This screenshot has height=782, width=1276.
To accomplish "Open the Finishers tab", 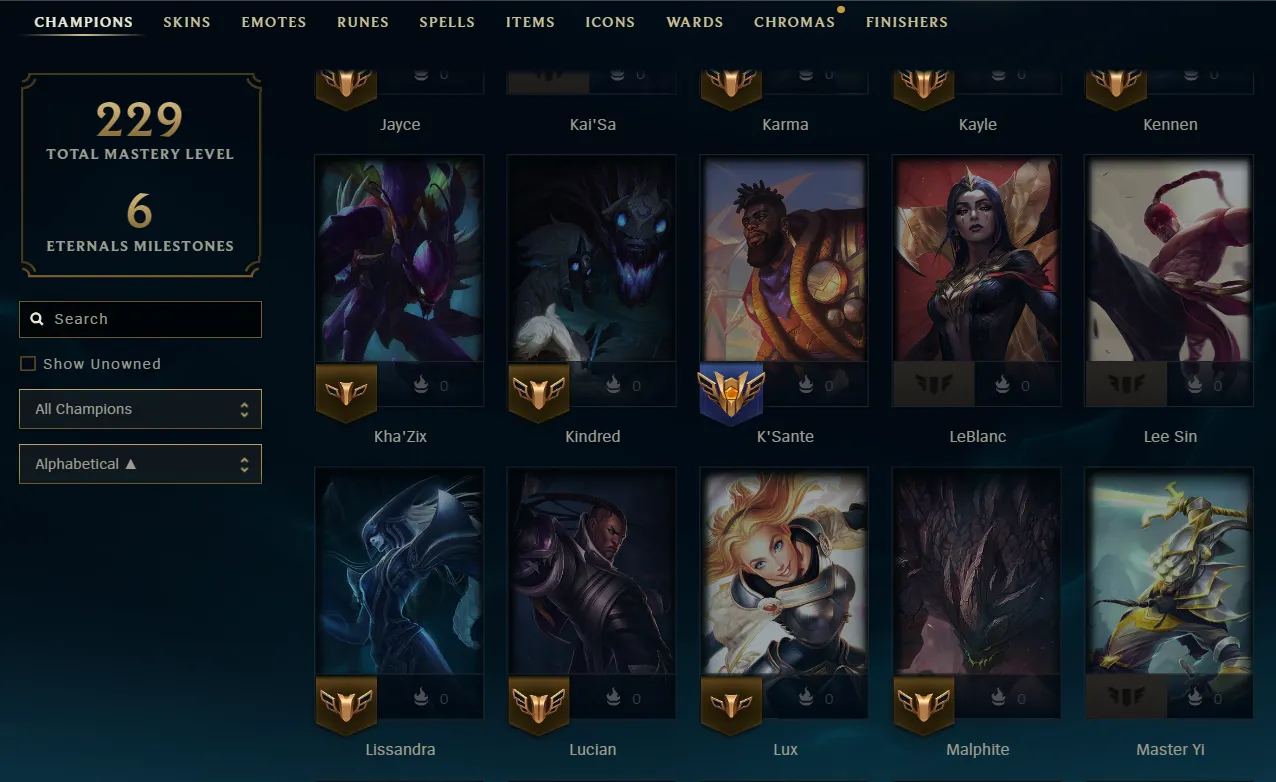I will (x=906, y=22).
